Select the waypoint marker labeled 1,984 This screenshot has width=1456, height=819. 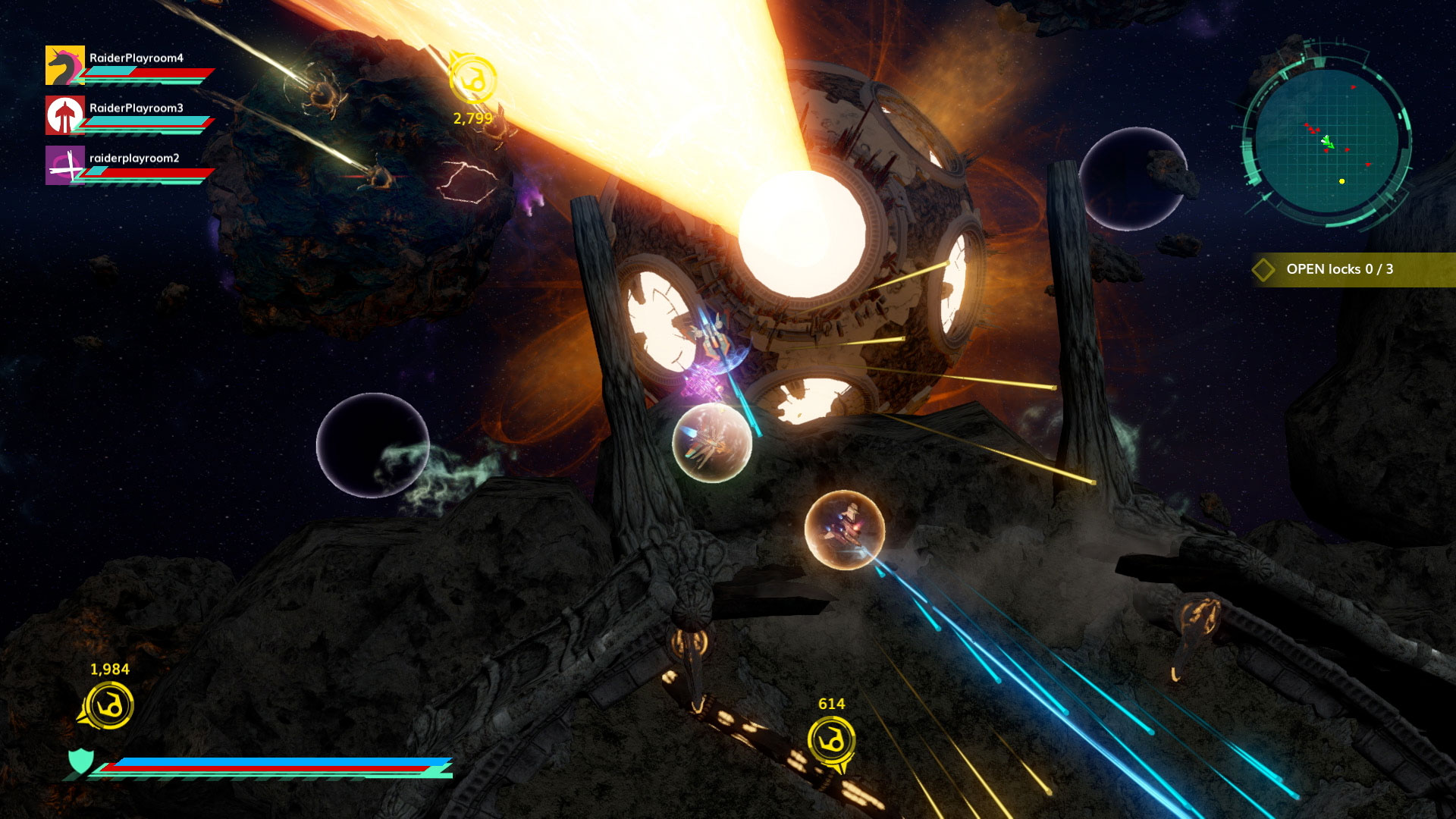coord(109,705)
